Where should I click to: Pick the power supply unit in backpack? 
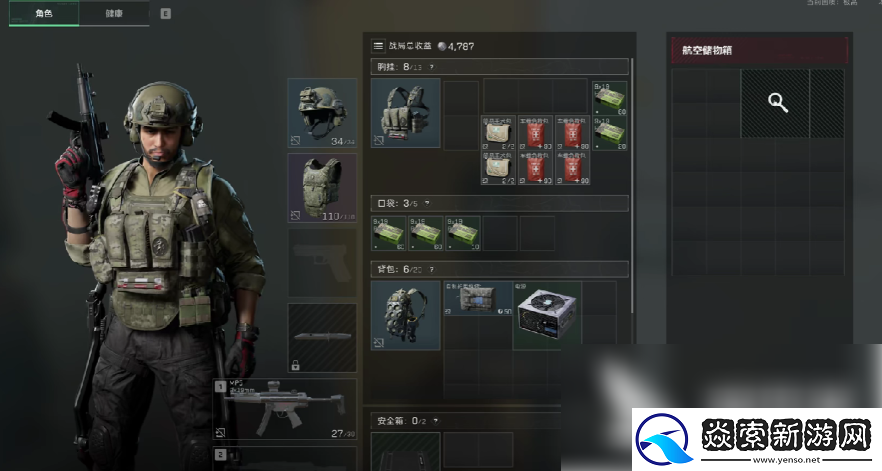pos(547,315)
